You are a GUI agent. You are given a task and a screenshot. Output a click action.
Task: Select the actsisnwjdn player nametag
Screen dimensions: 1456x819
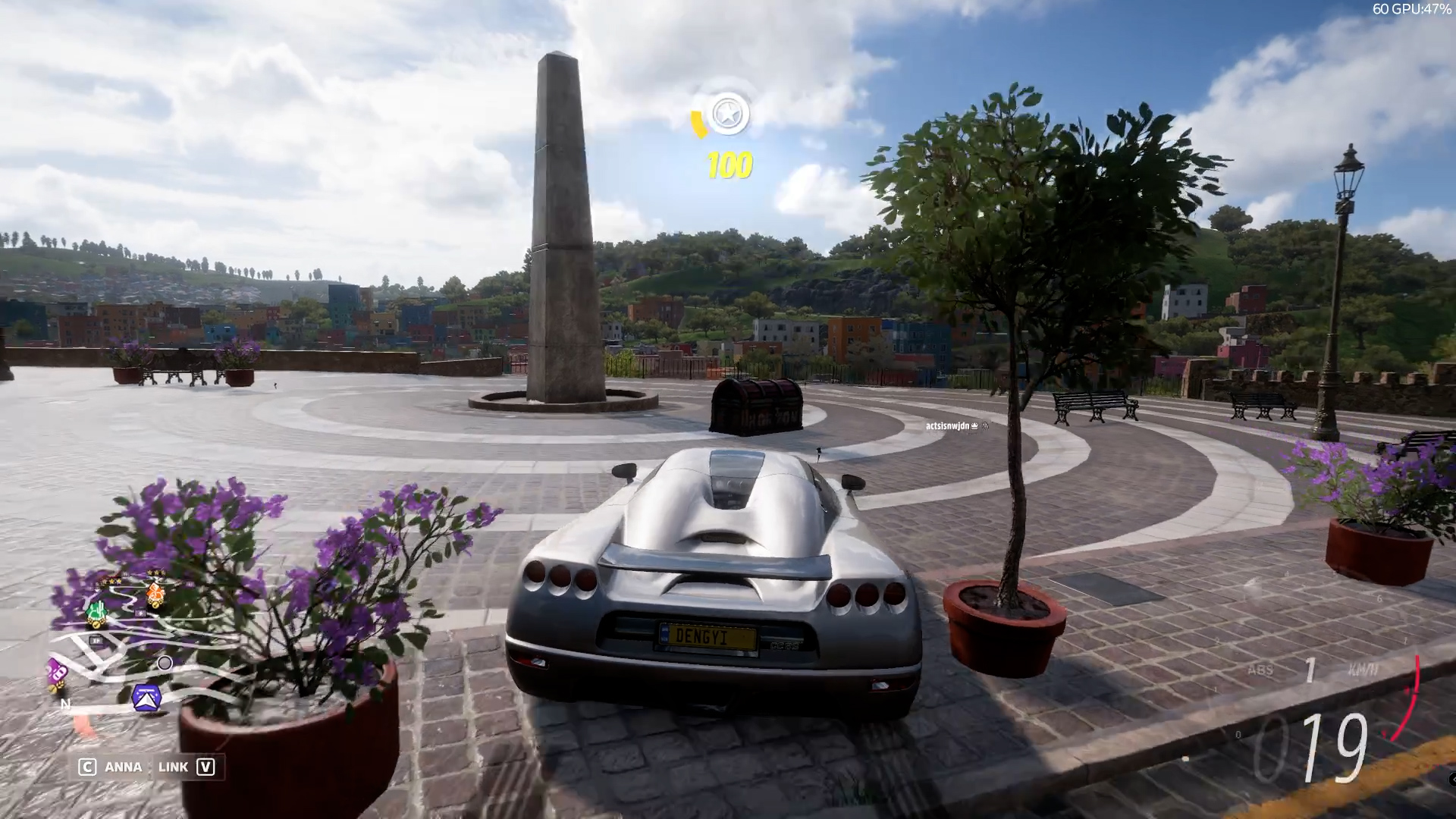948,426
